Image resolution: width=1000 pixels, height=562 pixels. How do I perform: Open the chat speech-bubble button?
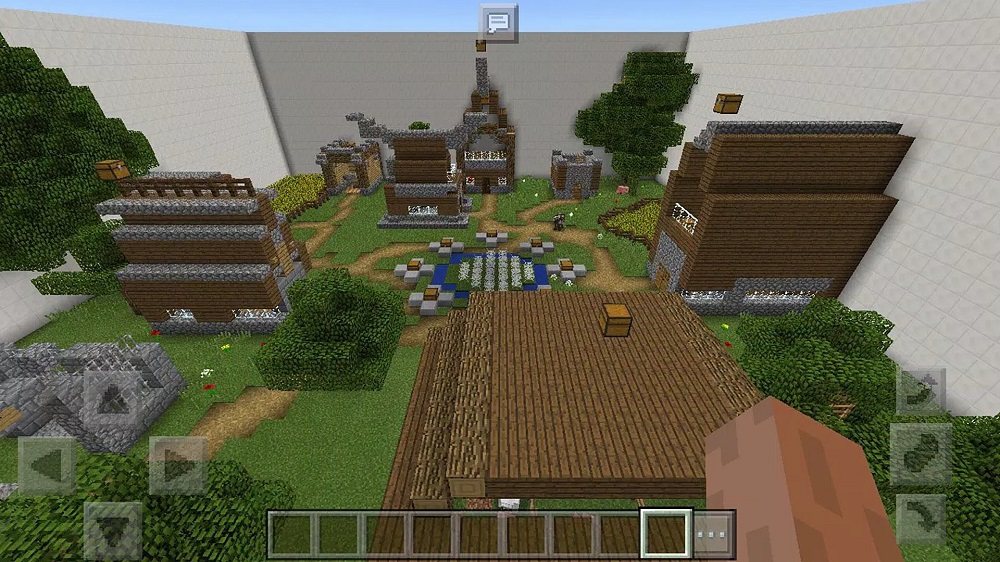[498, 22]
